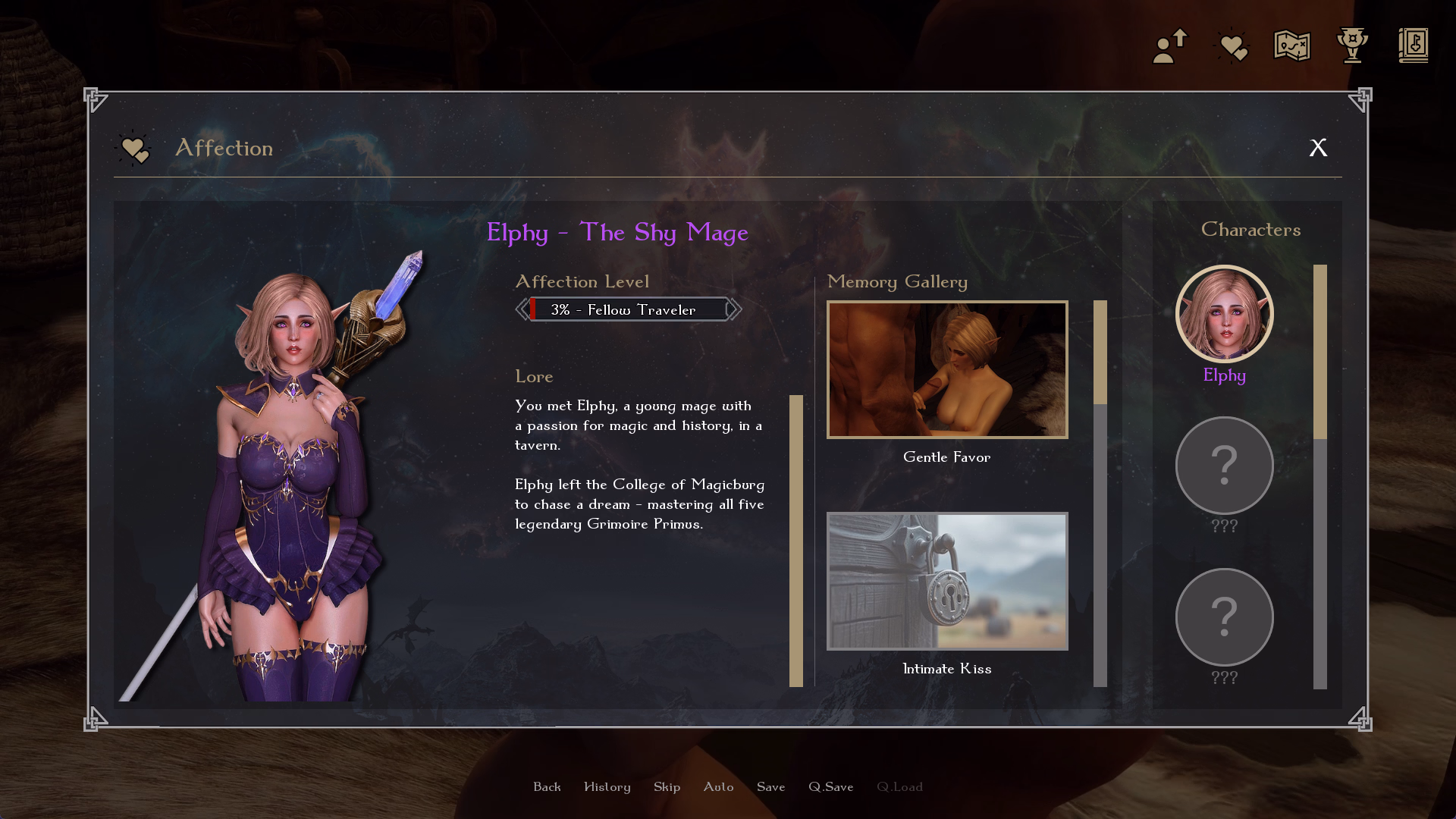Screen dimensions: 1456x819
Task: Open the dialogue History
Action: 607,787
